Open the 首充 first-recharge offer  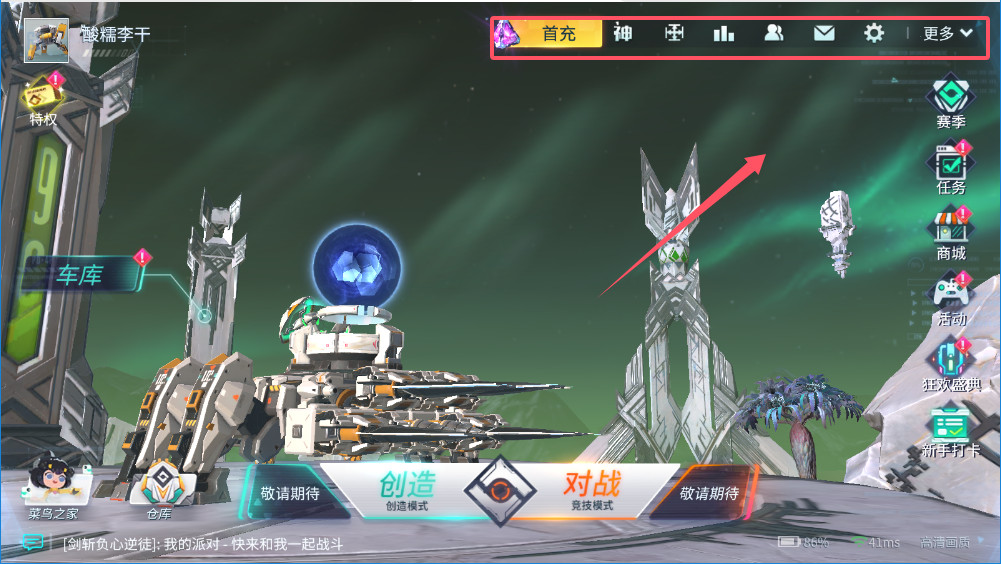(558, 33)
